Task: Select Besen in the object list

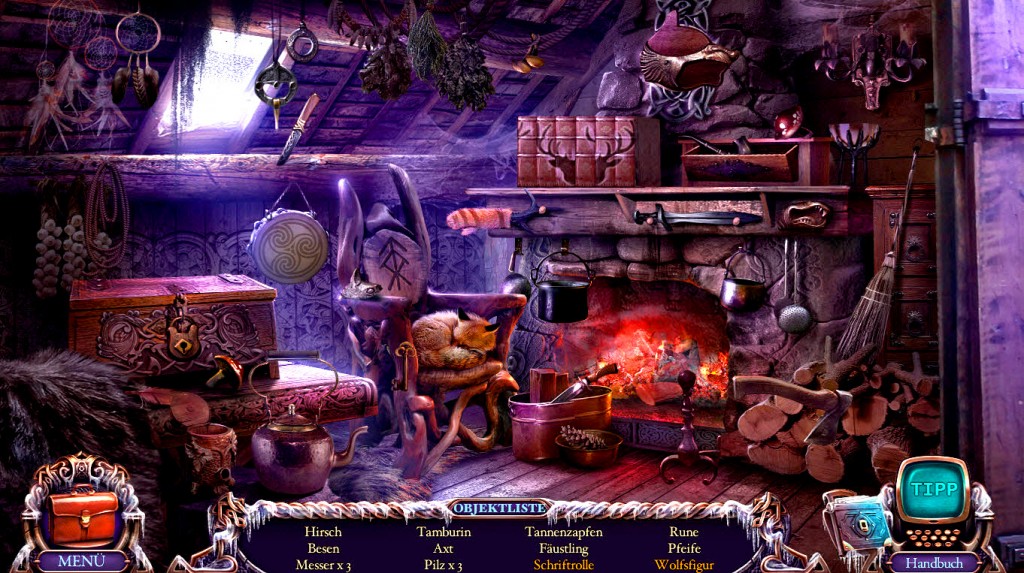Action: coord(323,548)
